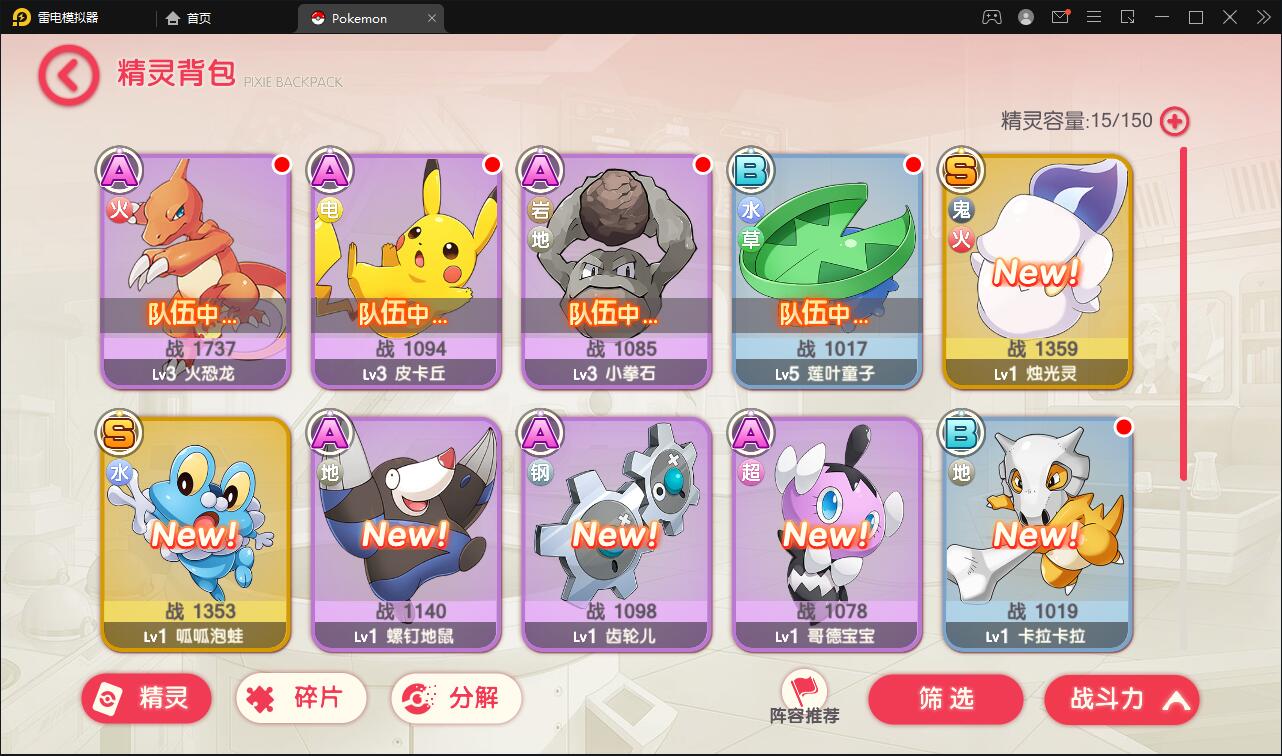Click the multiplayer instance icon
This screenshot has width=1282, height=756.
[990, 17]
